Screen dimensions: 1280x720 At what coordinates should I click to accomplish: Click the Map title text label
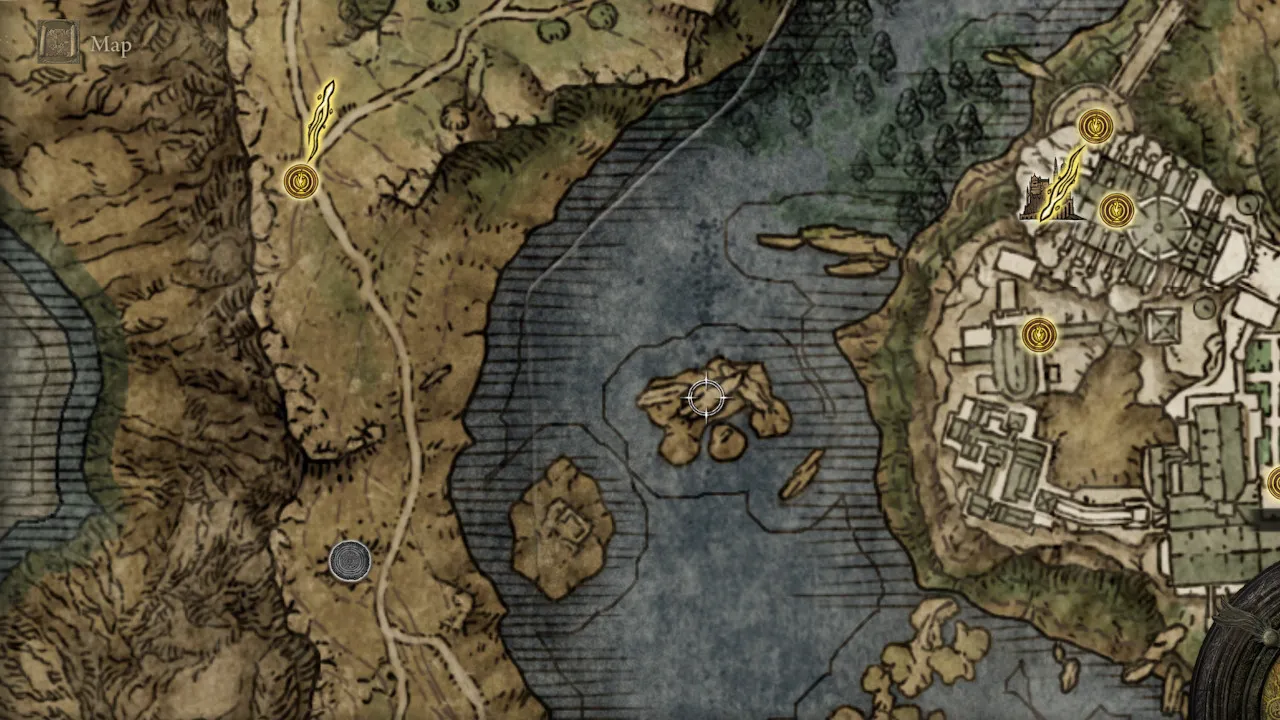point(113,45)
